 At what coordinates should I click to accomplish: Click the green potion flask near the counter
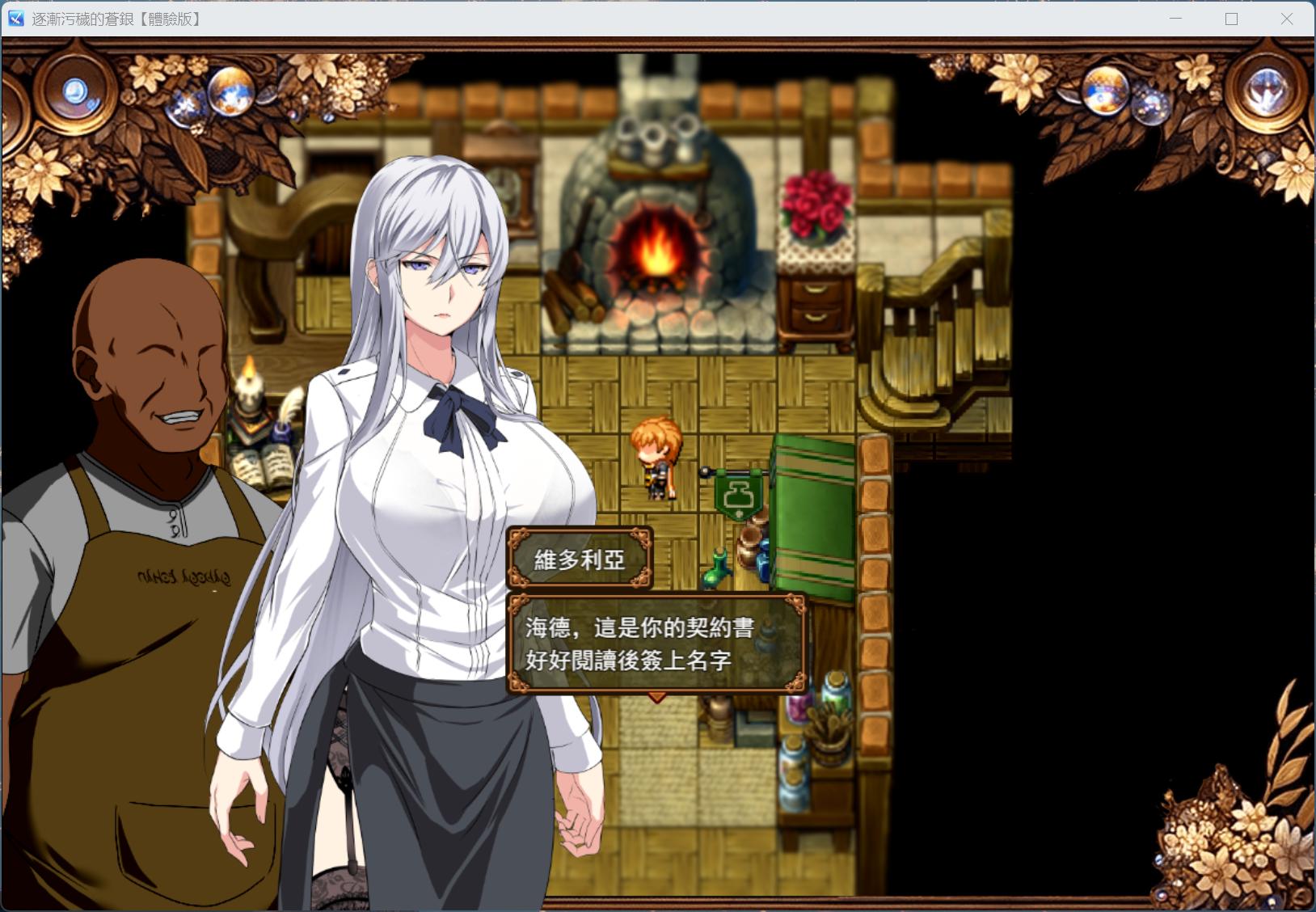click(x=715, y=576)
